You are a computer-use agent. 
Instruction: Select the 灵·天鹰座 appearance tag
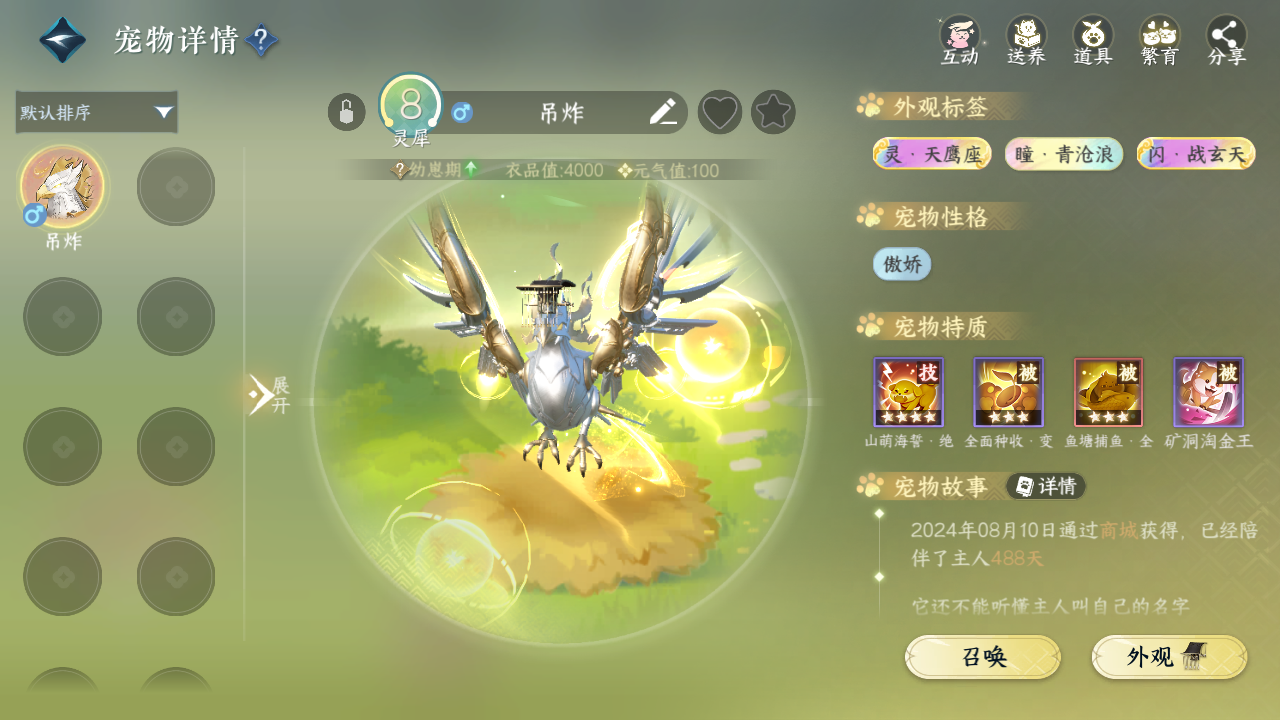(932, 154)
